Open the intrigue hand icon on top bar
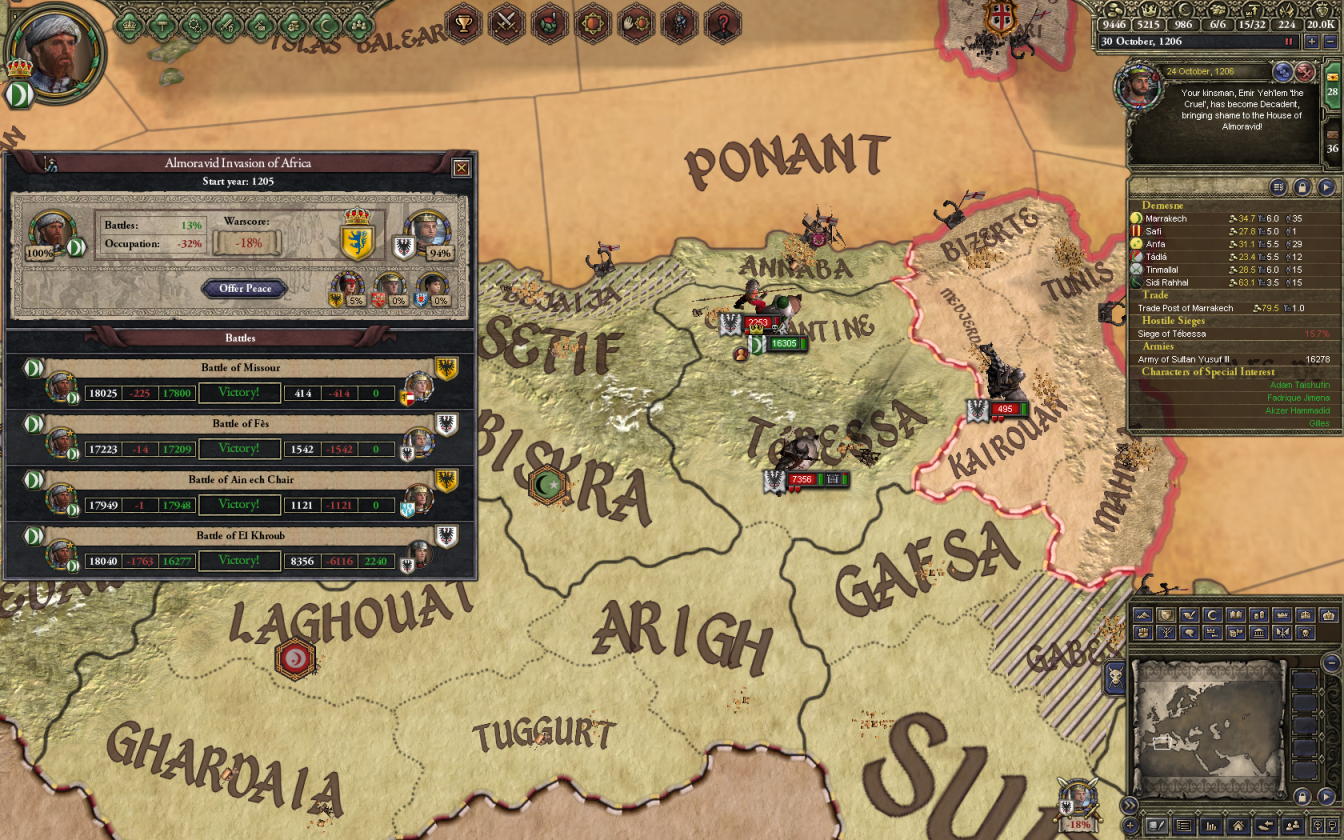Image resolution: width=1344 pixels, height=840 pixels. coord(637,25)
